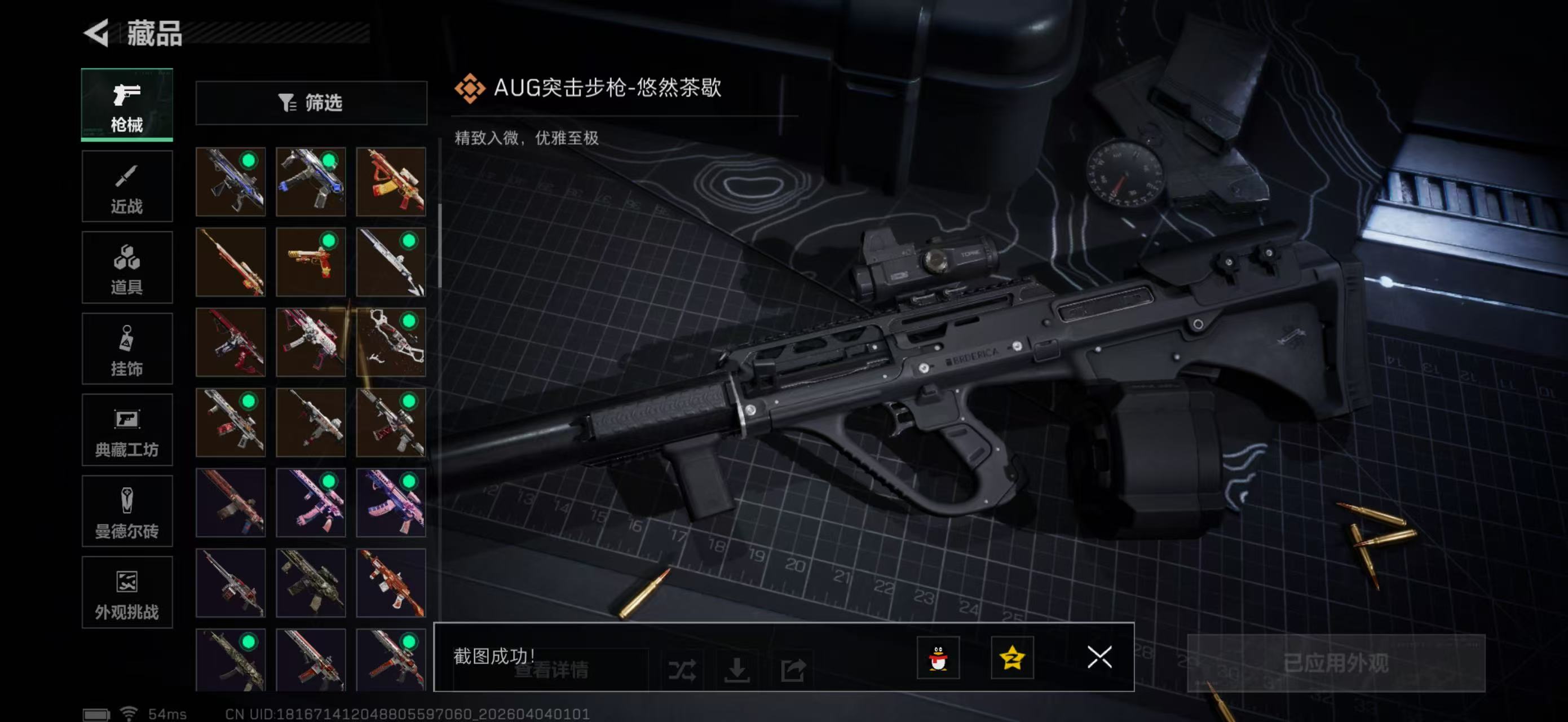
Task: Select the 挂饰 charms category icon
Action: [x=127, y=349]
